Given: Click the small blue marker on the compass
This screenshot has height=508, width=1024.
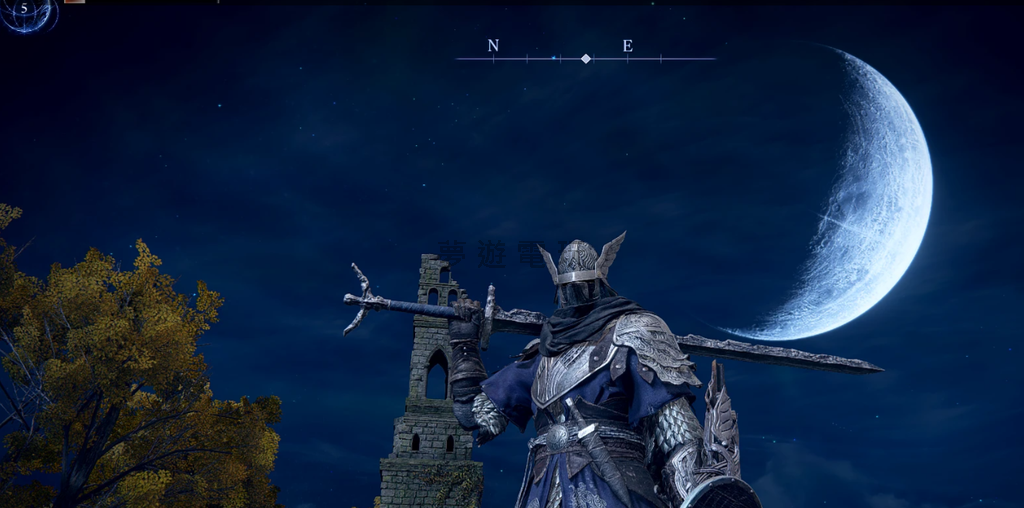Looking at the screenshot, I should pyautogui.click(x=553, y=58).
